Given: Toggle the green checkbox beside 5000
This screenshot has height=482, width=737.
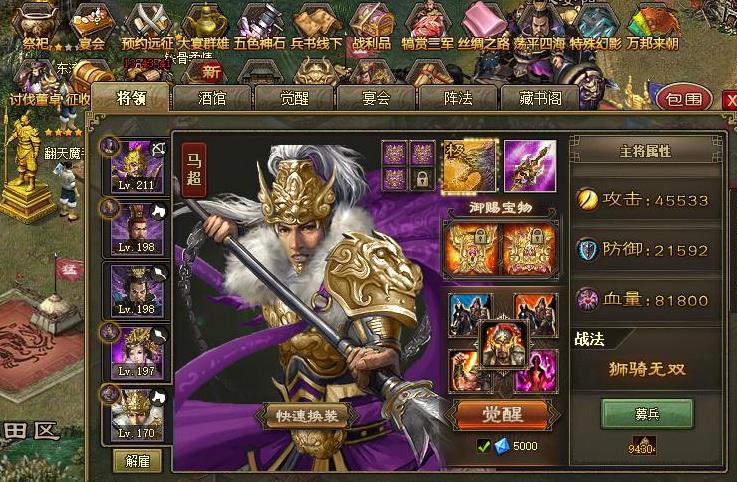Looking at the screenshot, I should click(x=485, y=445).
